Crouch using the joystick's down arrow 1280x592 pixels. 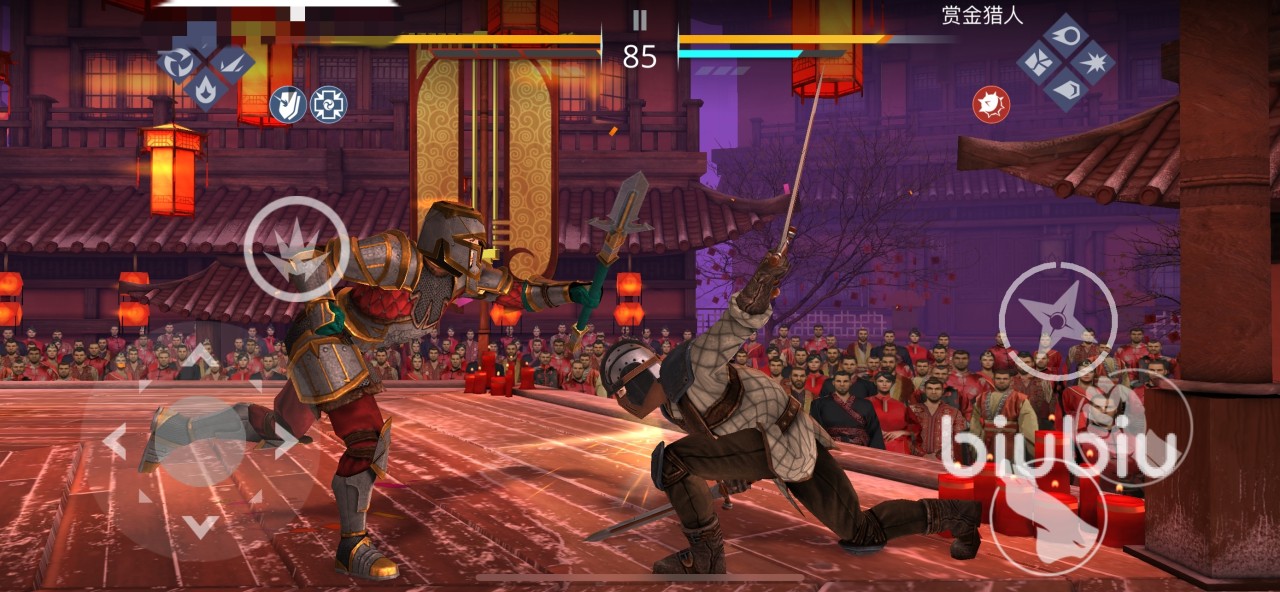201,526
